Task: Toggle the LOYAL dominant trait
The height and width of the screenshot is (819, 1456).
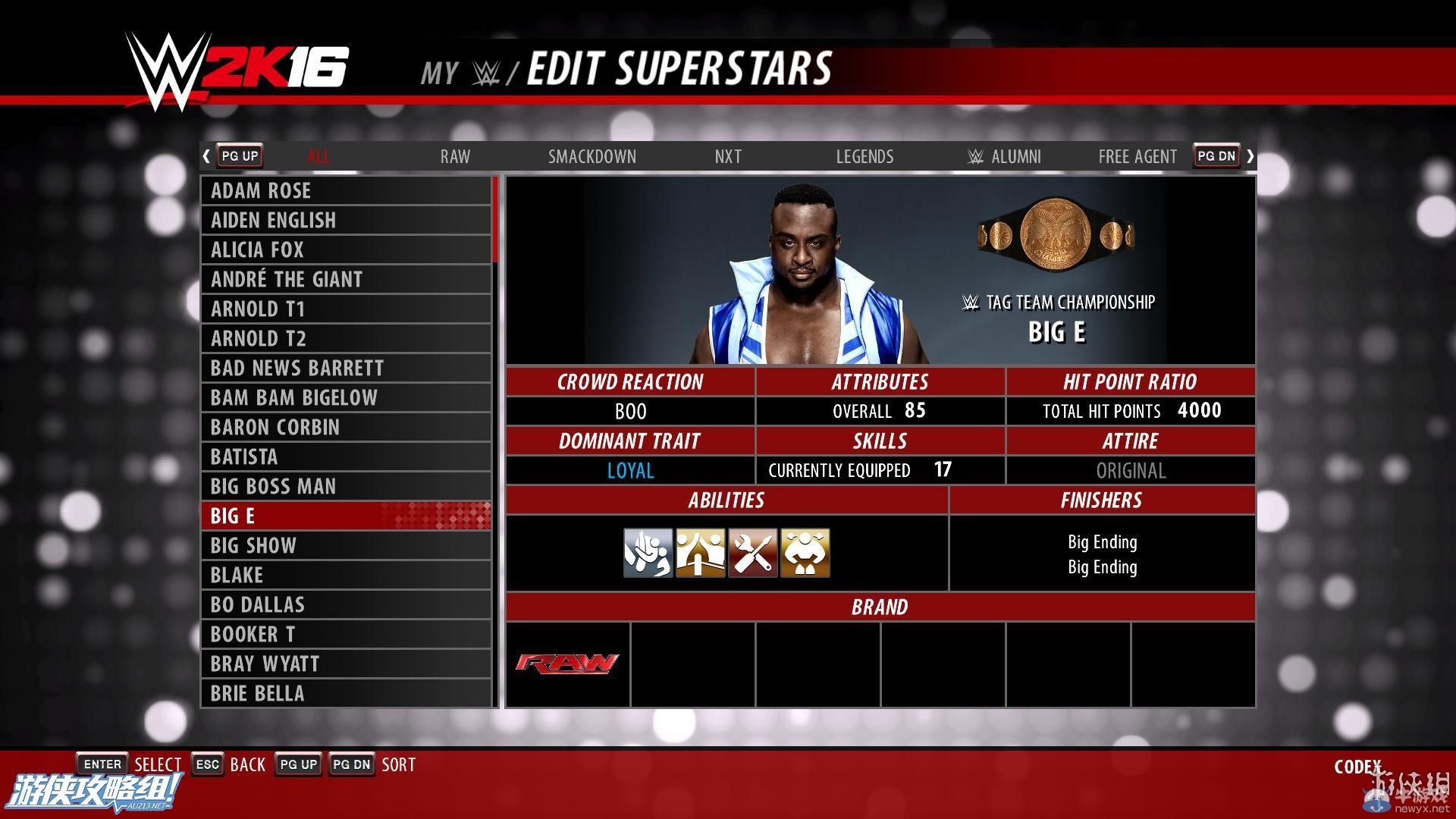Action: pos(630,470)
